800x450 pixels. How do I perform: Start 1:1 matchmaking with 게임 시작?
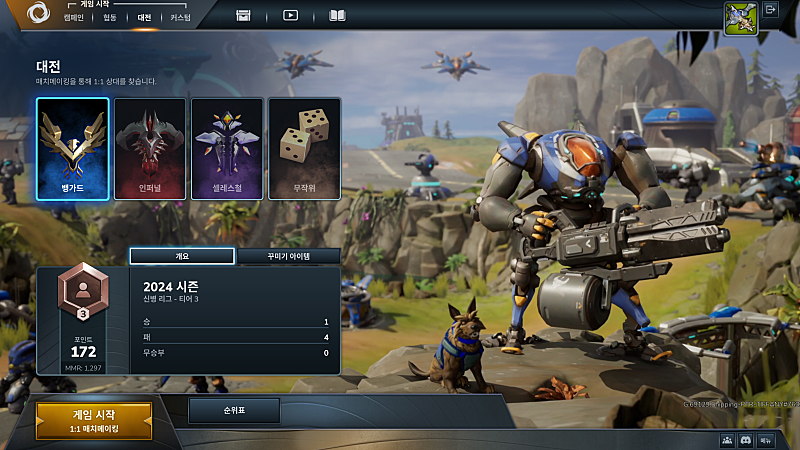tap(94, 420)
